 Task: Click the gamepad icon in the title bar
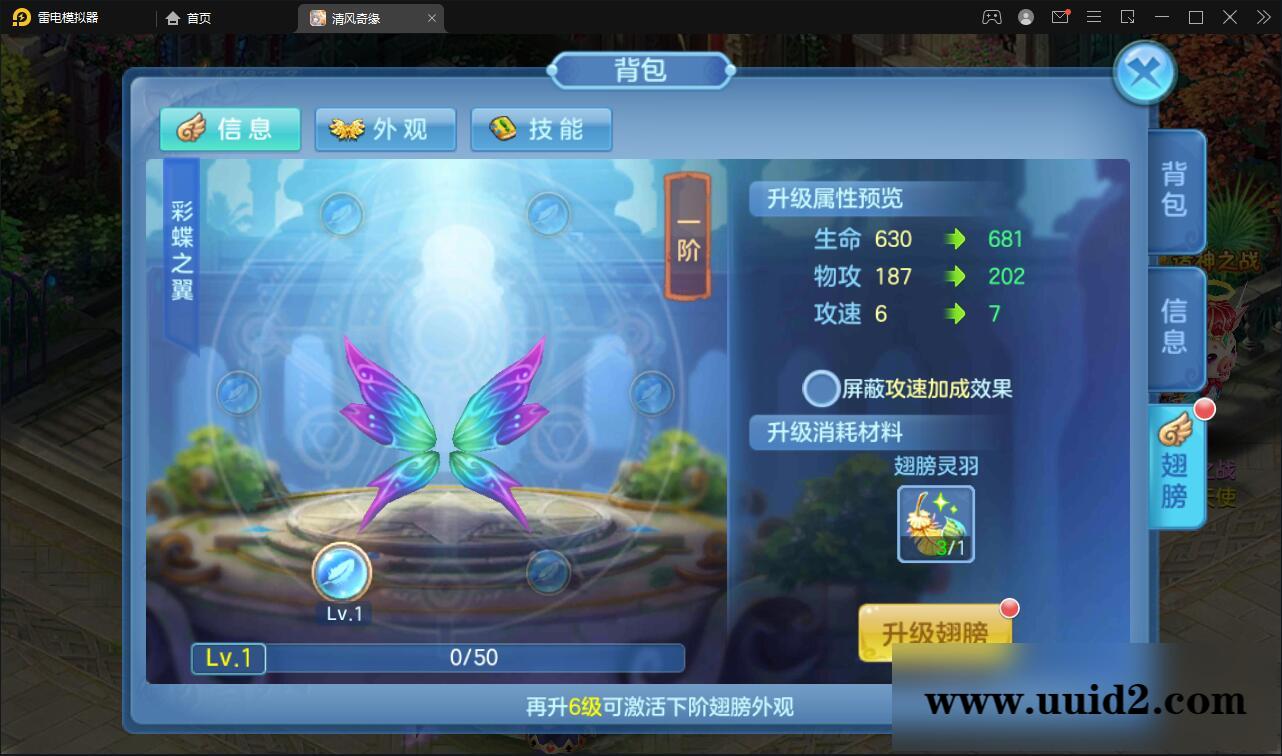[992, 17]
